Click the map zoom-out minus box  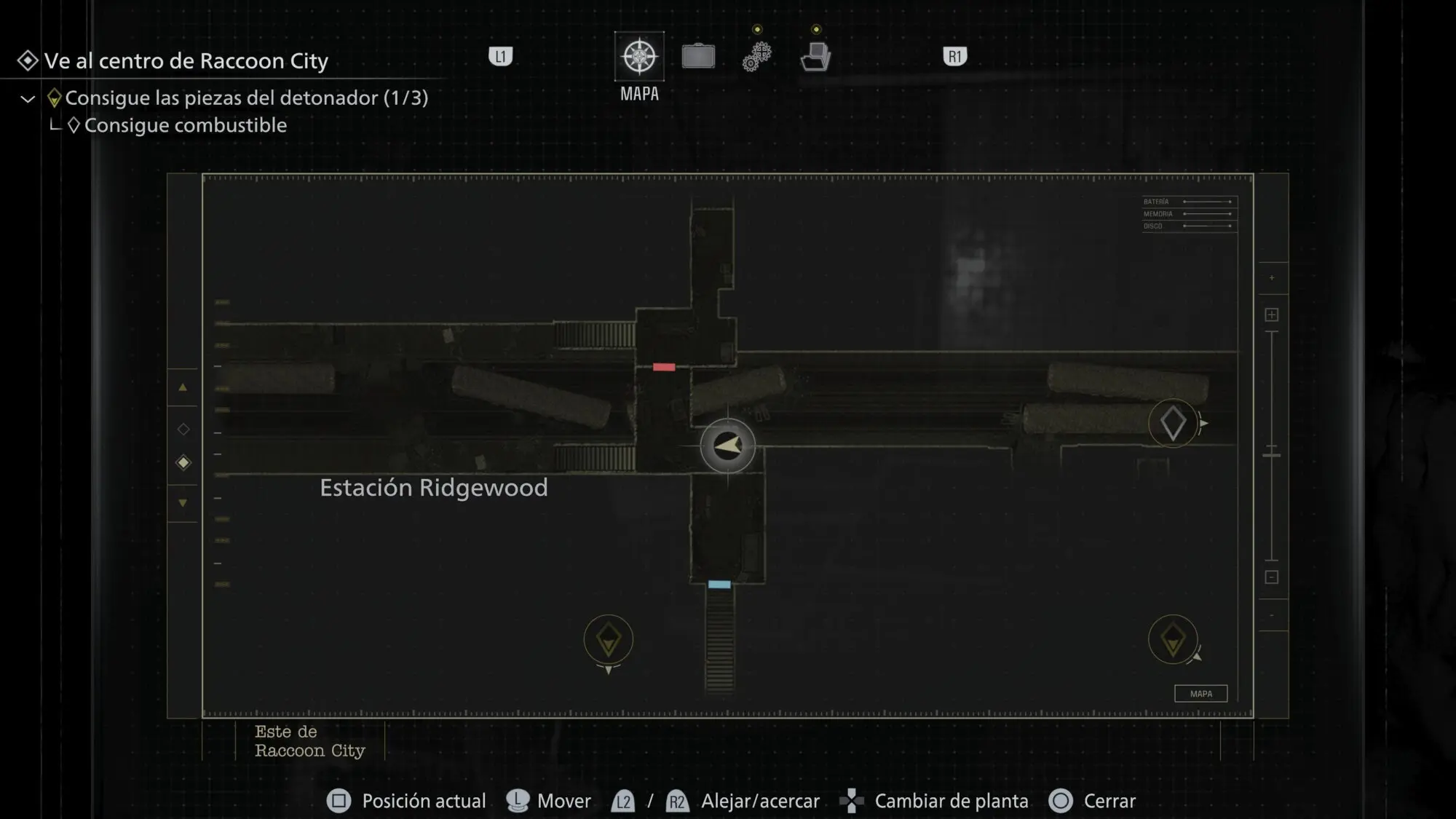[1272, 577]
